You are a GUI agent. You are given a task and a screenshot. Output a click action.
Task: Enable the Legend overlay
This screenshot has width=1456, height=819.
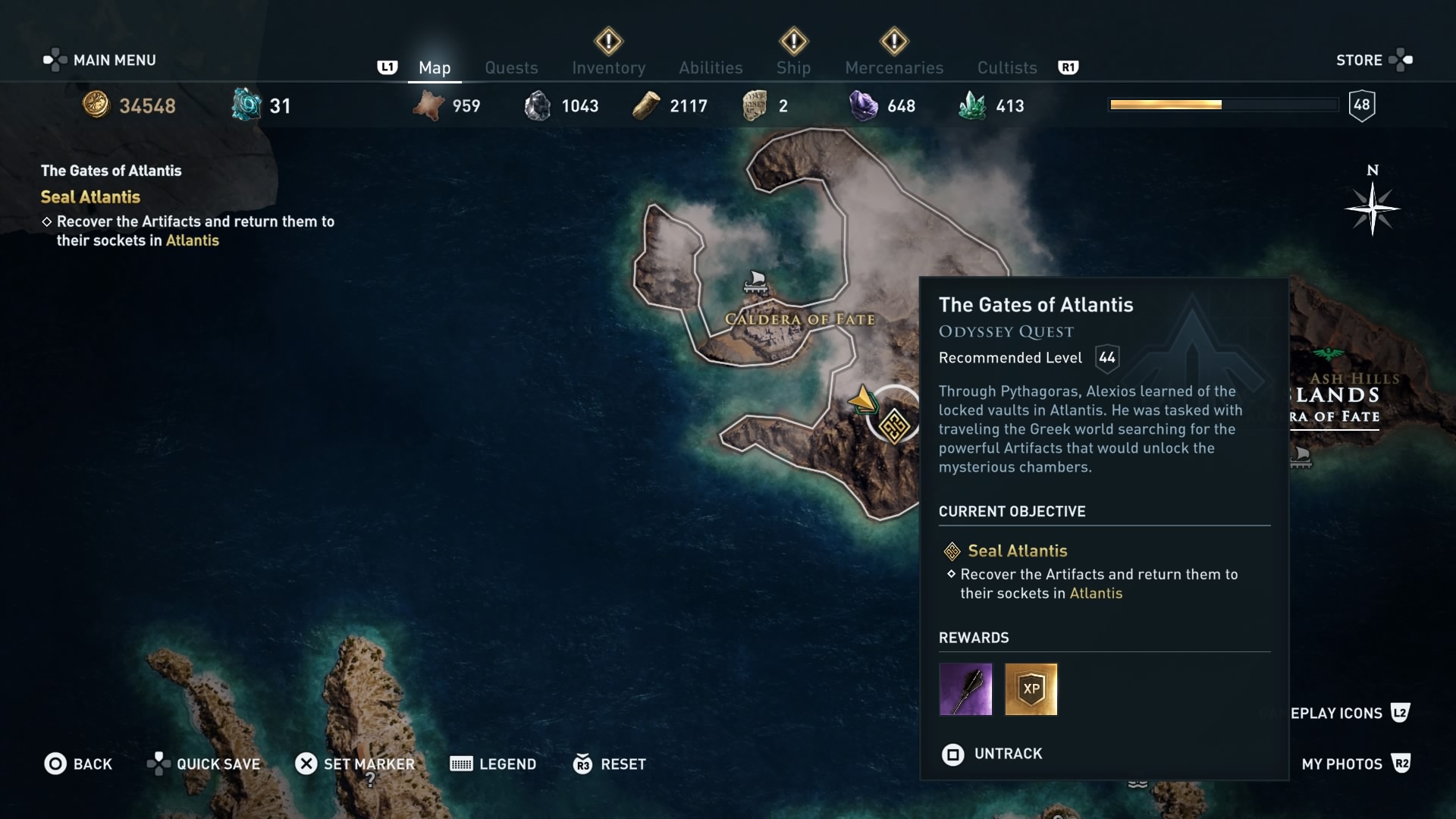coord(493,764)
